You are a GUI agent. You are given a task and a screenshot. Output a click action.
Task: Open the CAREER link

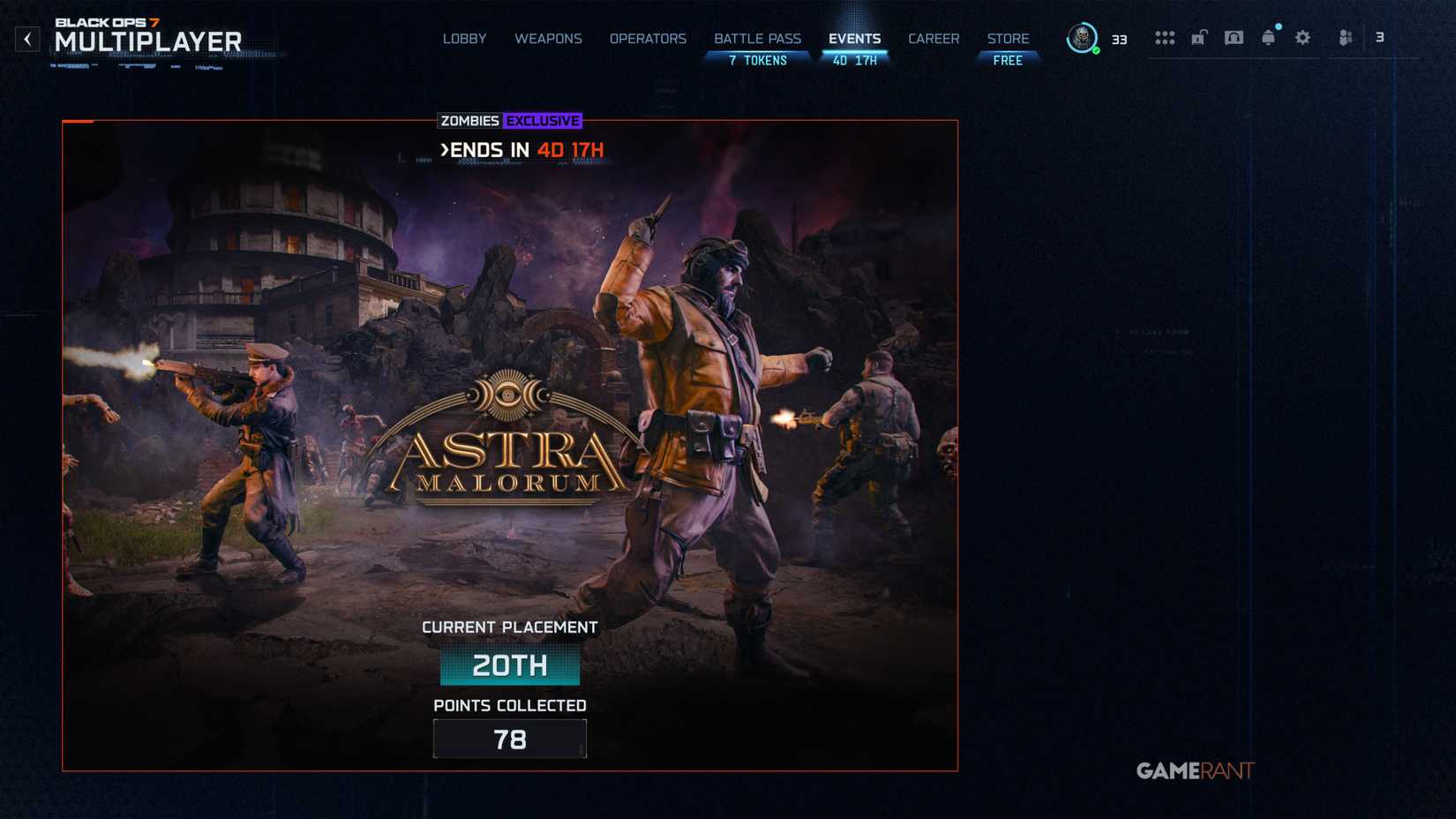(x=934, y=39)
